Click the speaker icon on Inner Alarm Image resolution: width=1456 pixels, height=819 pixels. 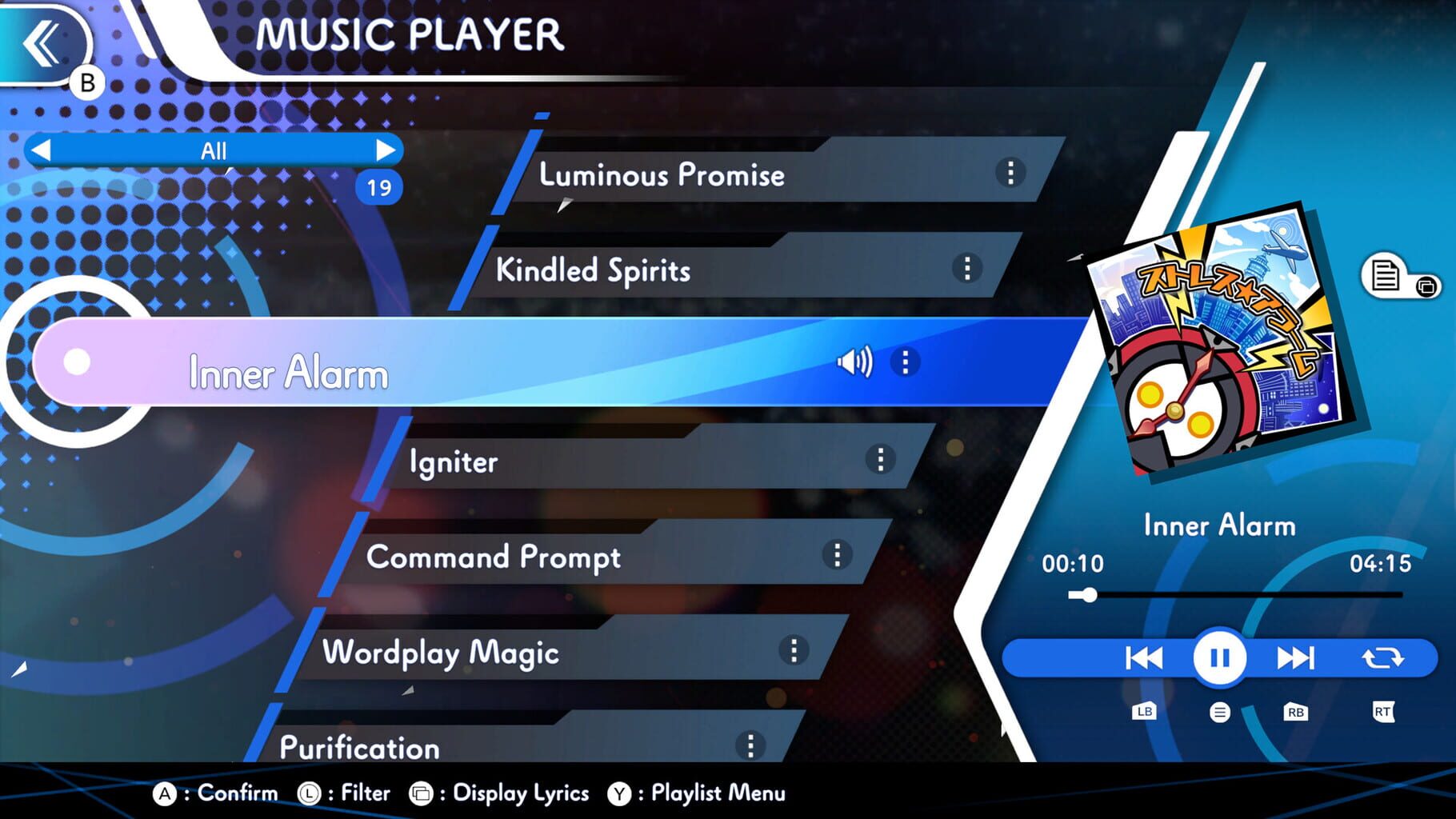click(856, 362)
